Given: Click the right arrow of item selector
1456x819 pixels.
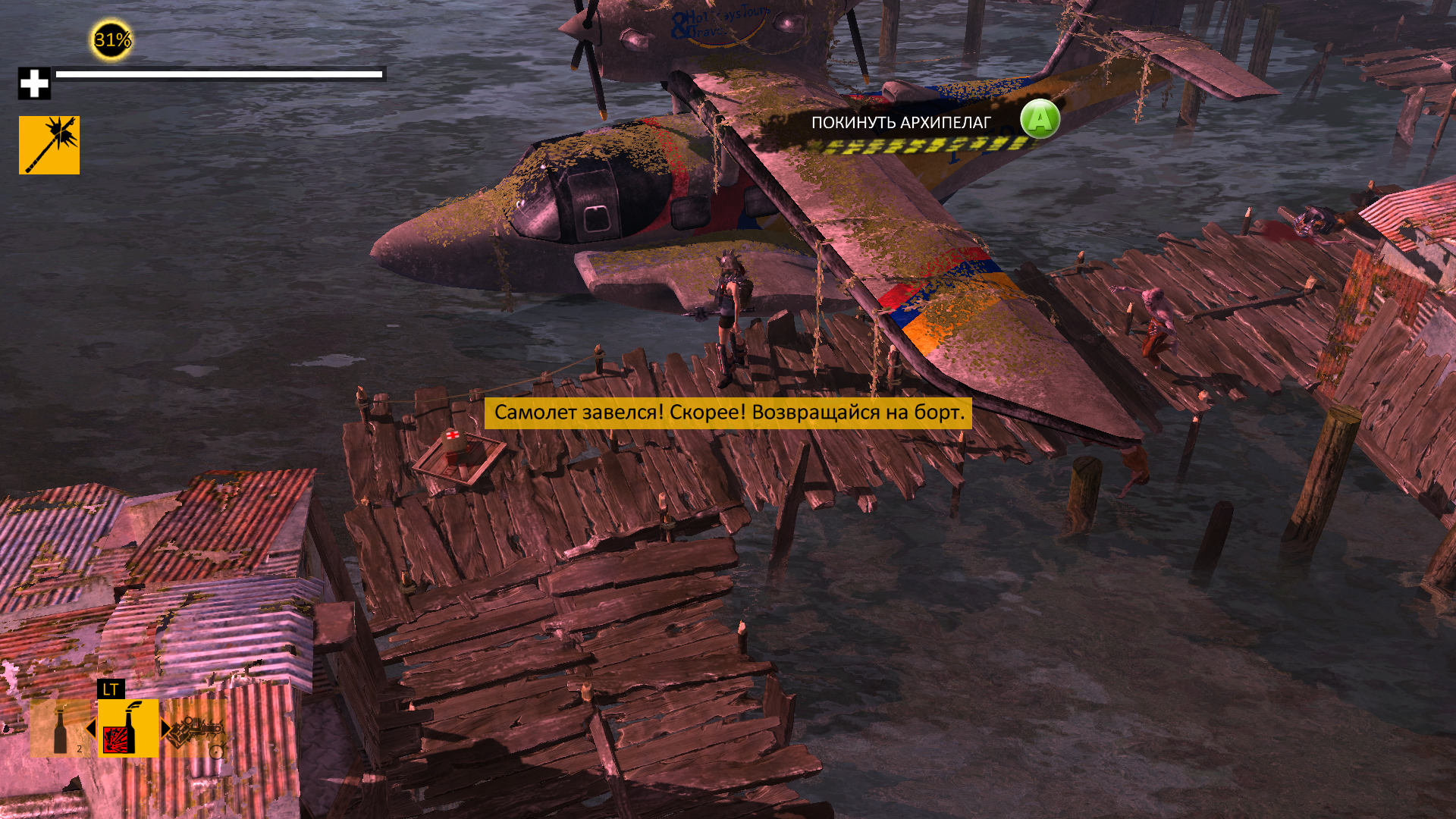Looking at the screenshot, I should point(165,729).
